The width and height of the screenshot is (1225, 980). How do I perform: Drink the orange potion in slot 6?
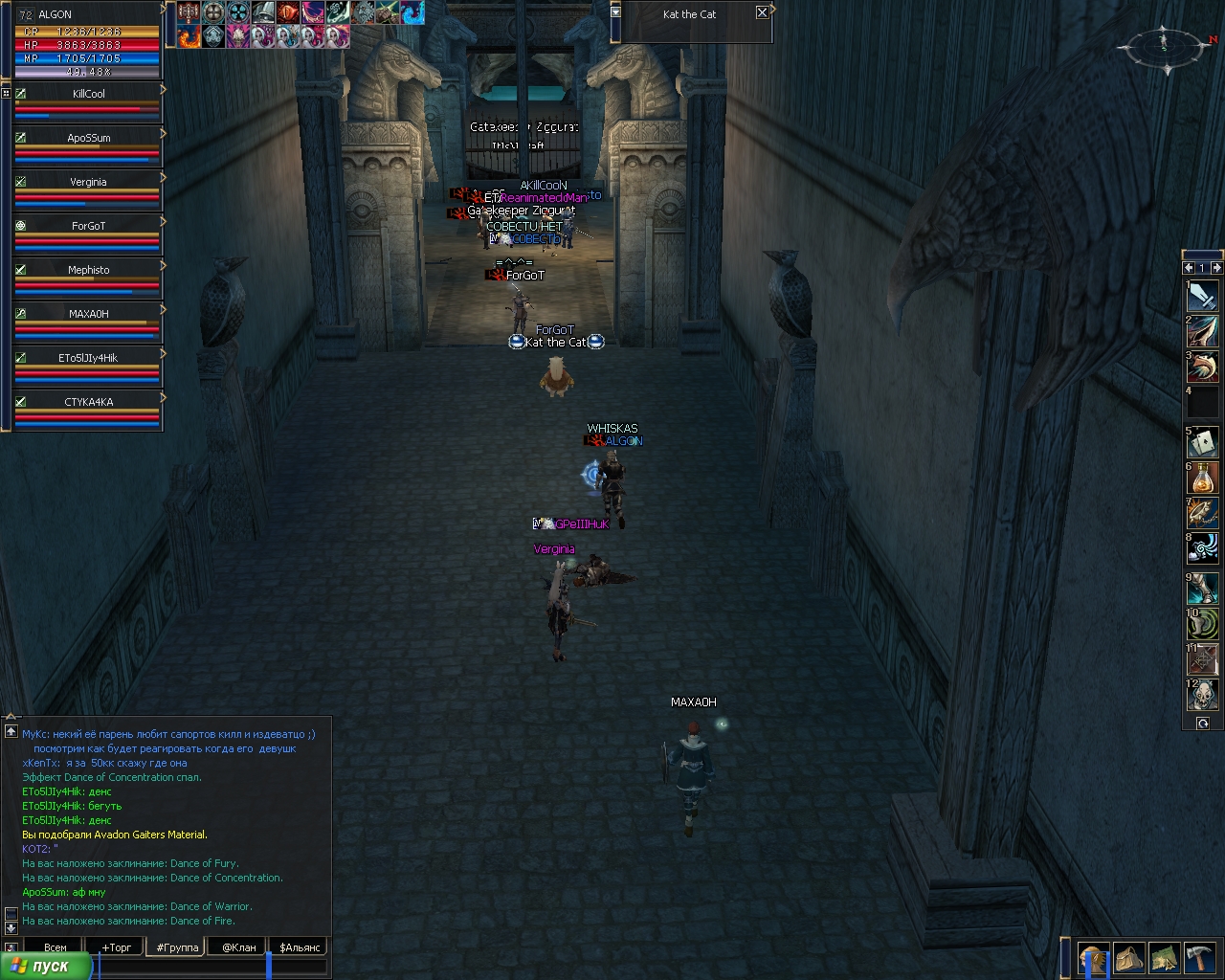[x=1203, y=478]
